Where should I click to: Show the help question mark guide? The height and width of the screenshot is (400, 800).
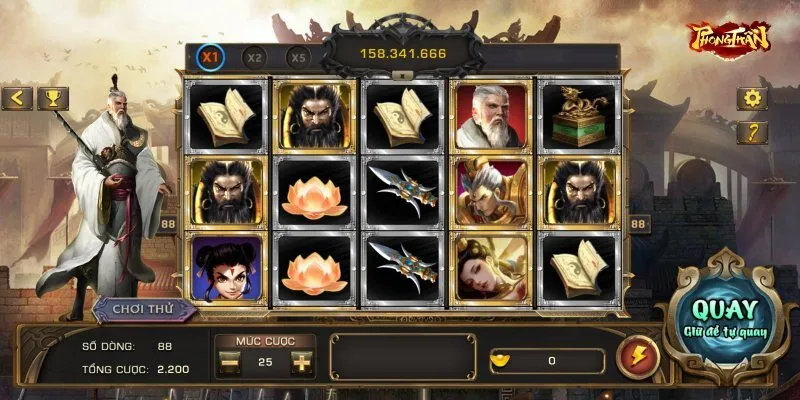(x=751, y=131)
